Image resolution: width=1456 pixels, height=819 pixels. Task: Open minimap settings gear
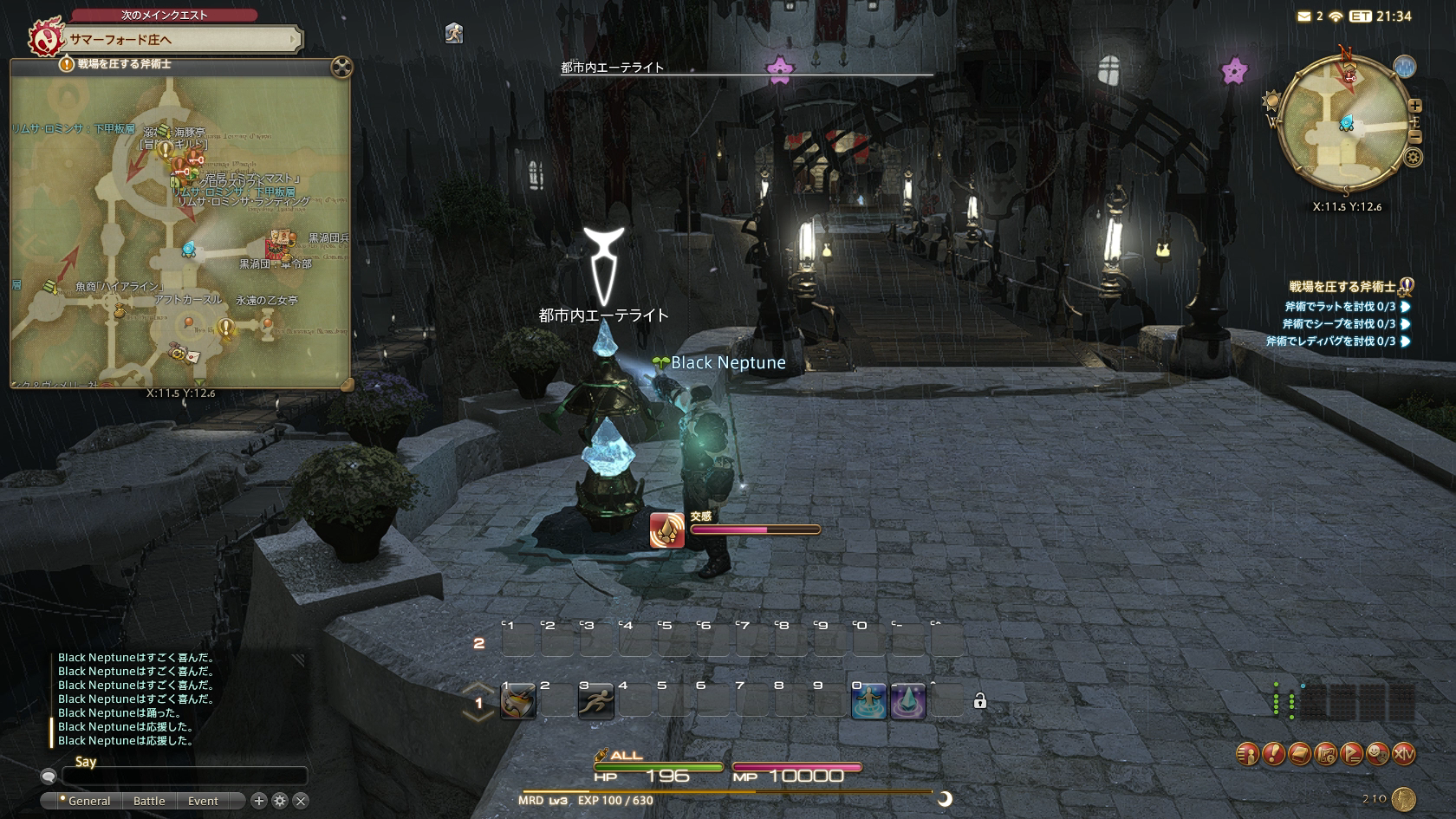pos(1414,158)
